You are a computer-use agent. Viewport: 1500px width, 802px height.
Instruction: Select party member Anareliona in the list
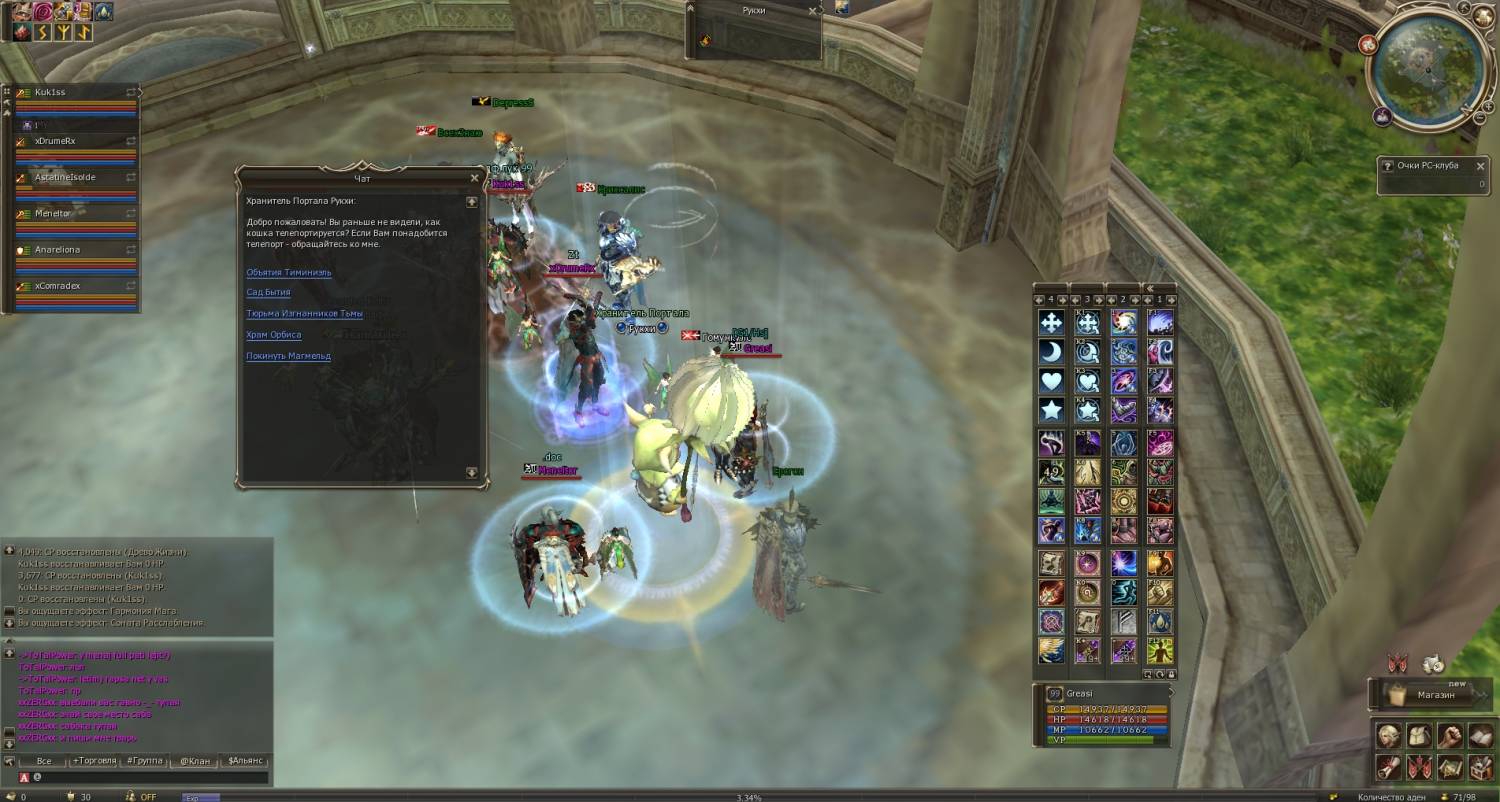point(57,249)
